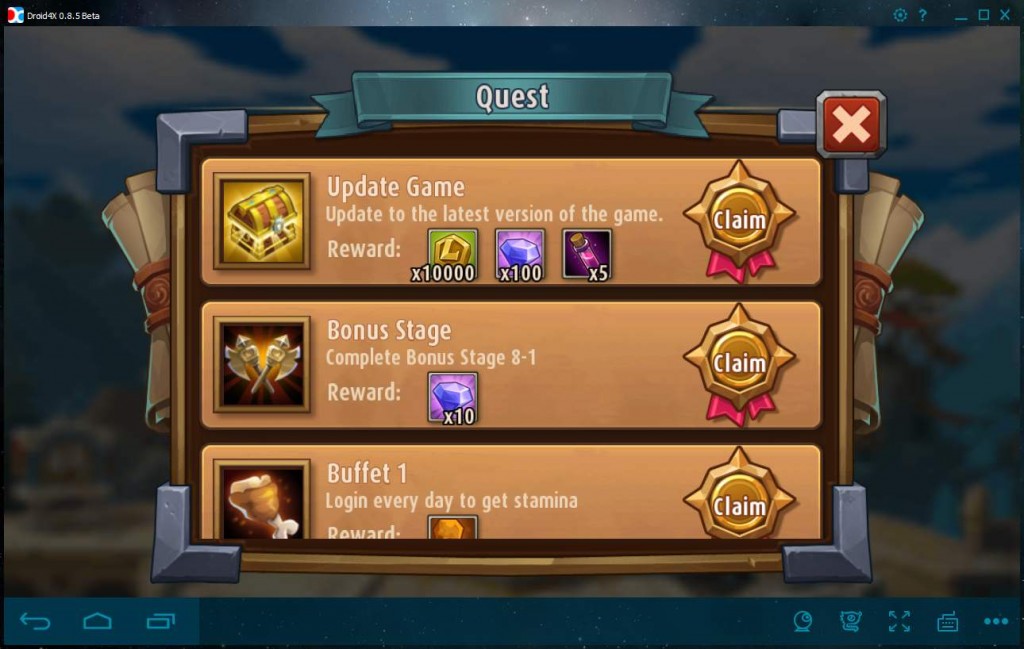Image resolution: width=1024 pixels, height=649 pixels.
Task: Select the Bonus Stage crossed axes icon
Action: point(261,363)
